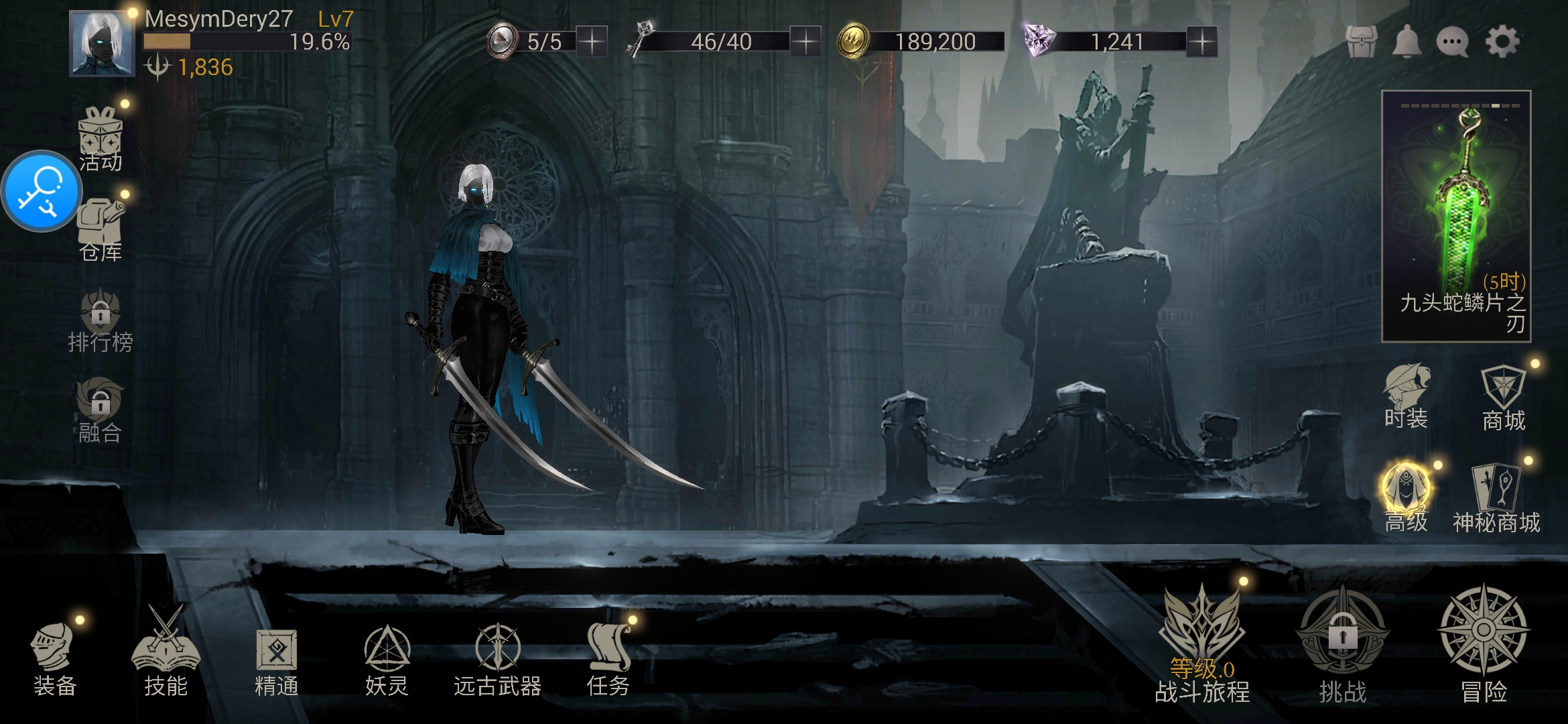This screenshot has width=1568, height=724.
Task: Open the chat bubble
Action: (x=1452, y=42)
